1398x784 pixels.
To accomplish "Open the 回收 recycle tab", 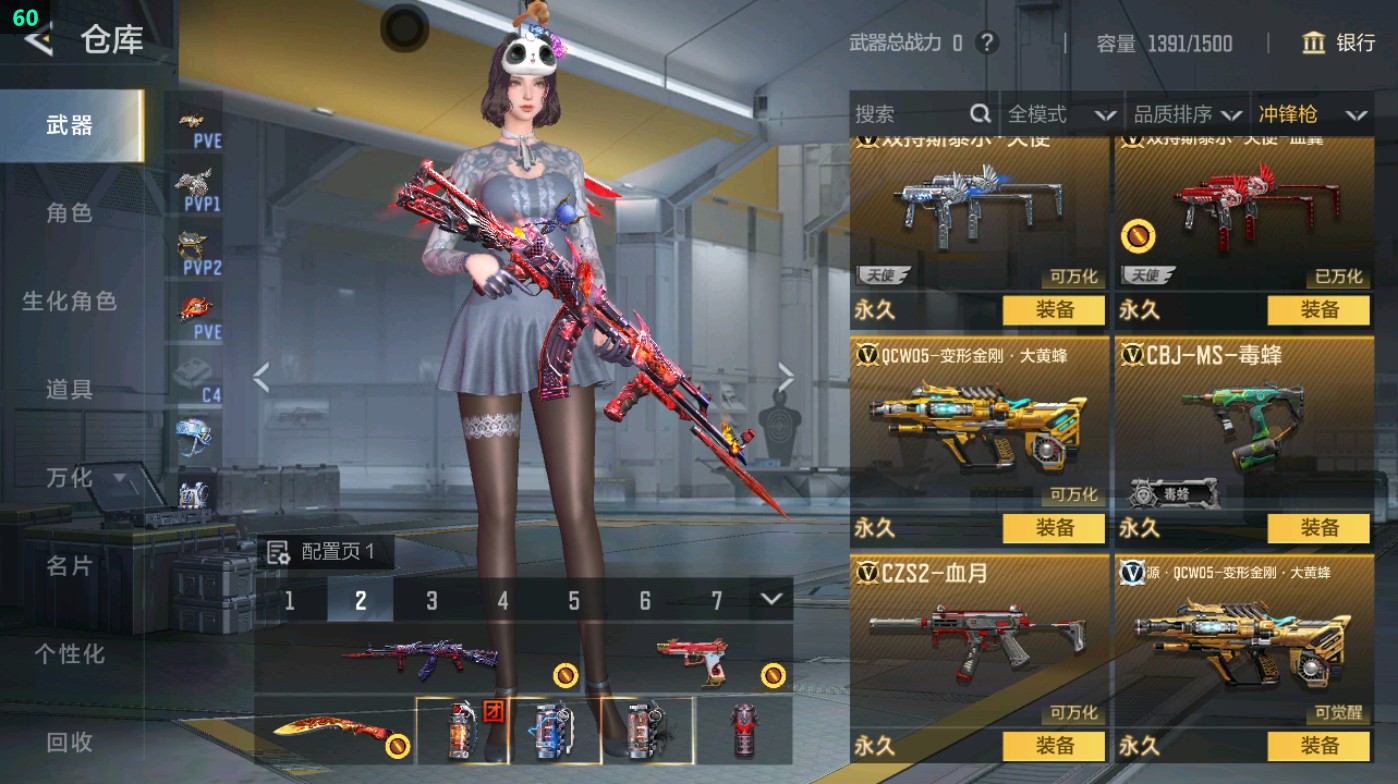I will (x=69, y=742).
